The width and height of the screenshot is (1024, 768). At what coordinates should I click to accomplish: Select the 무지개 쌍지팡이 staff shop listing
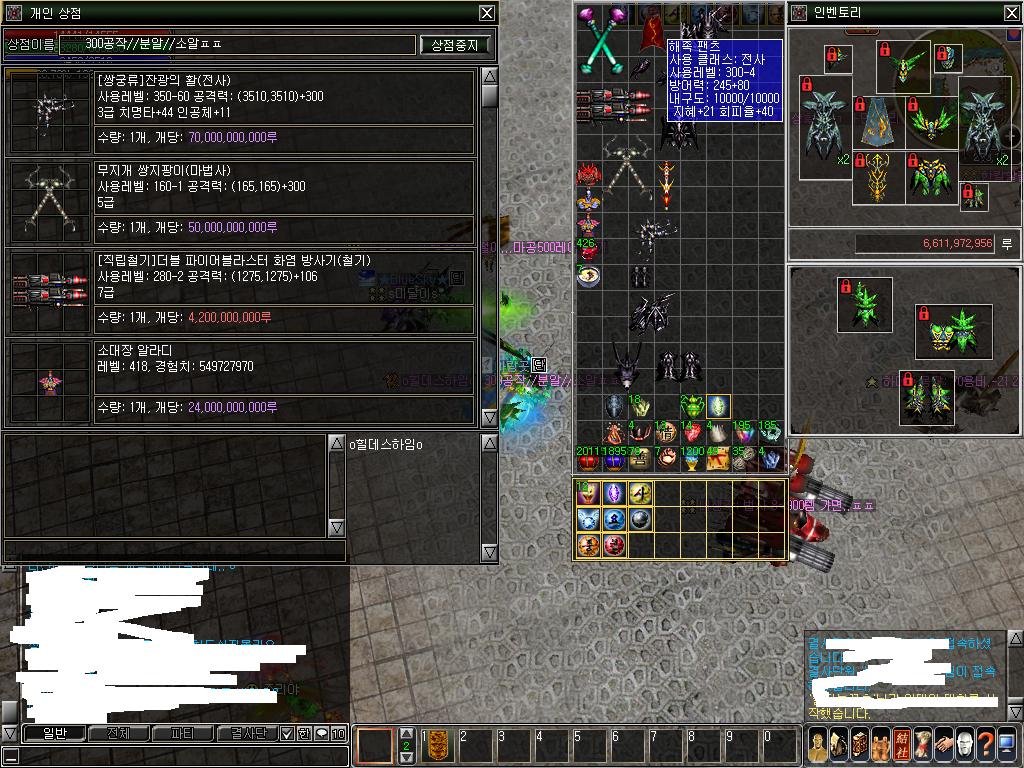pos(240,202)
